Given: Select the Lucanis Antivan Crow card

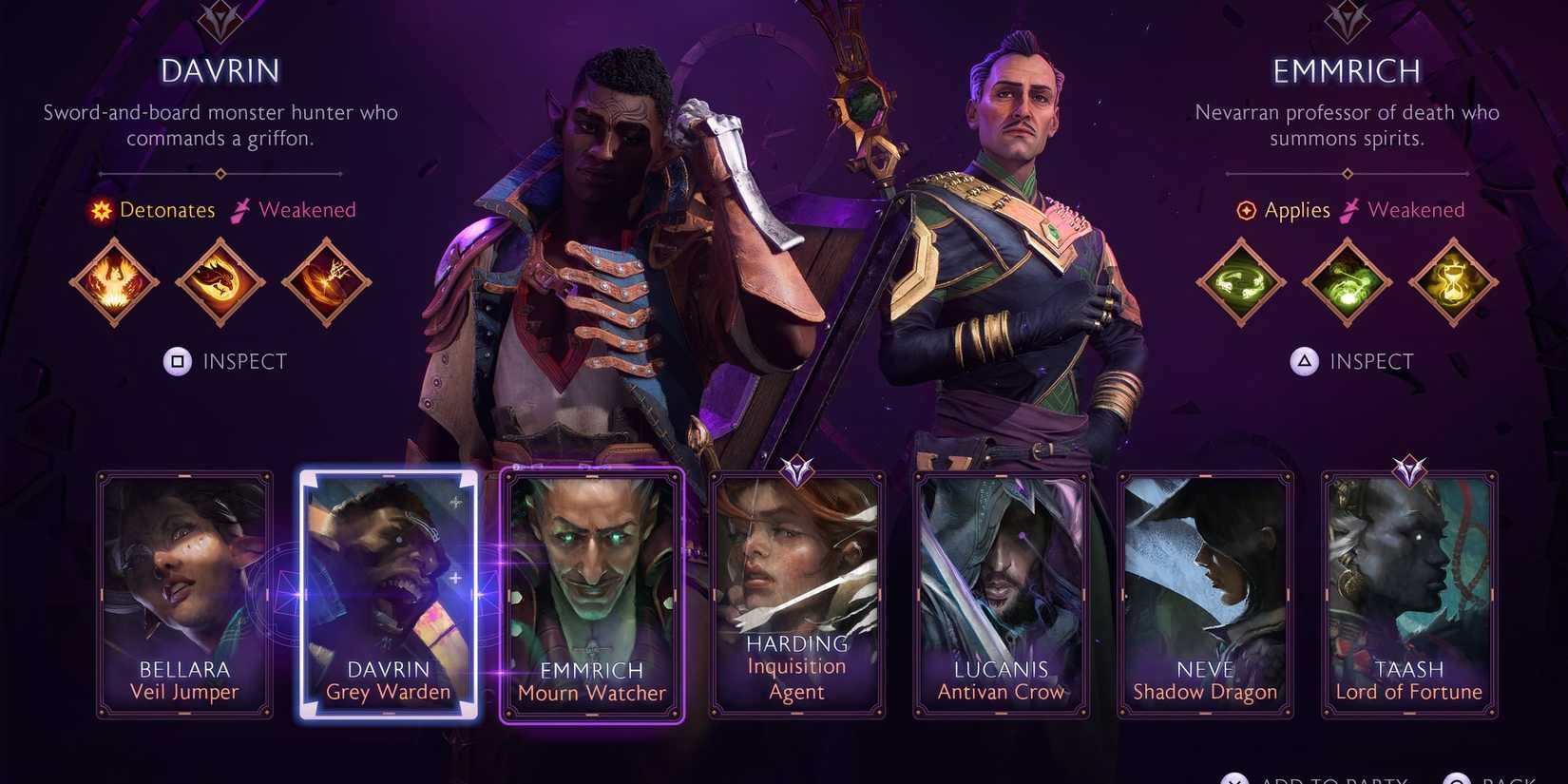Looking at the screenshot, I should click(x=1001, y=594).
